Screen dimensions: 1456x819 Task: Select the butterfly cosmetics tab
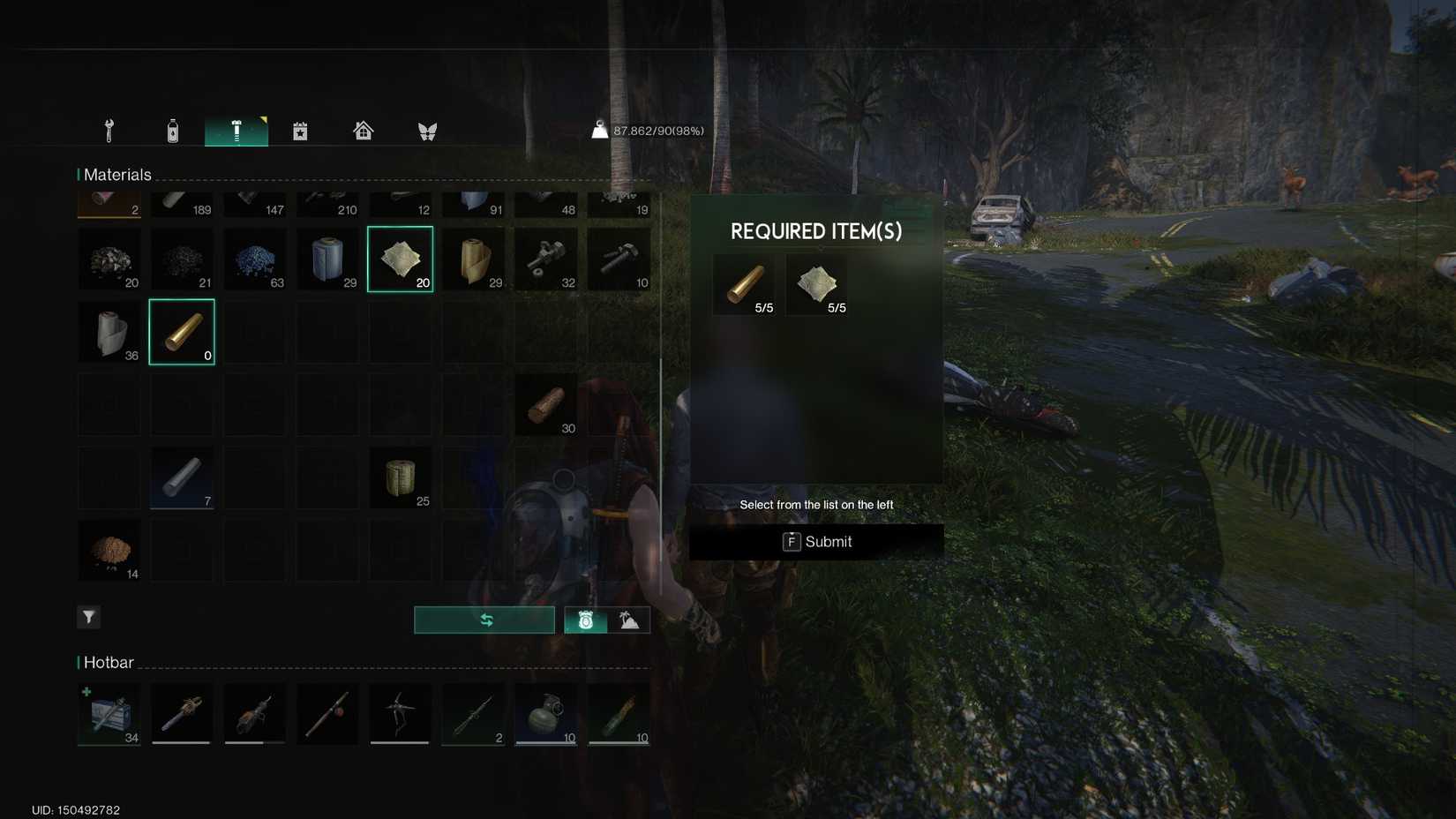pos(427,130)
